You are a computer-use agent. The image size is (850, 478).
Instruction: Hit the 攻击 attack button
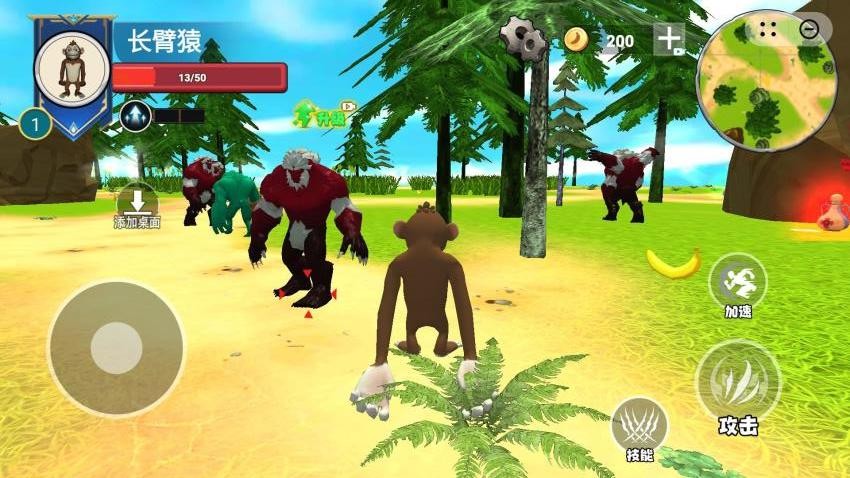click(738, 388)
